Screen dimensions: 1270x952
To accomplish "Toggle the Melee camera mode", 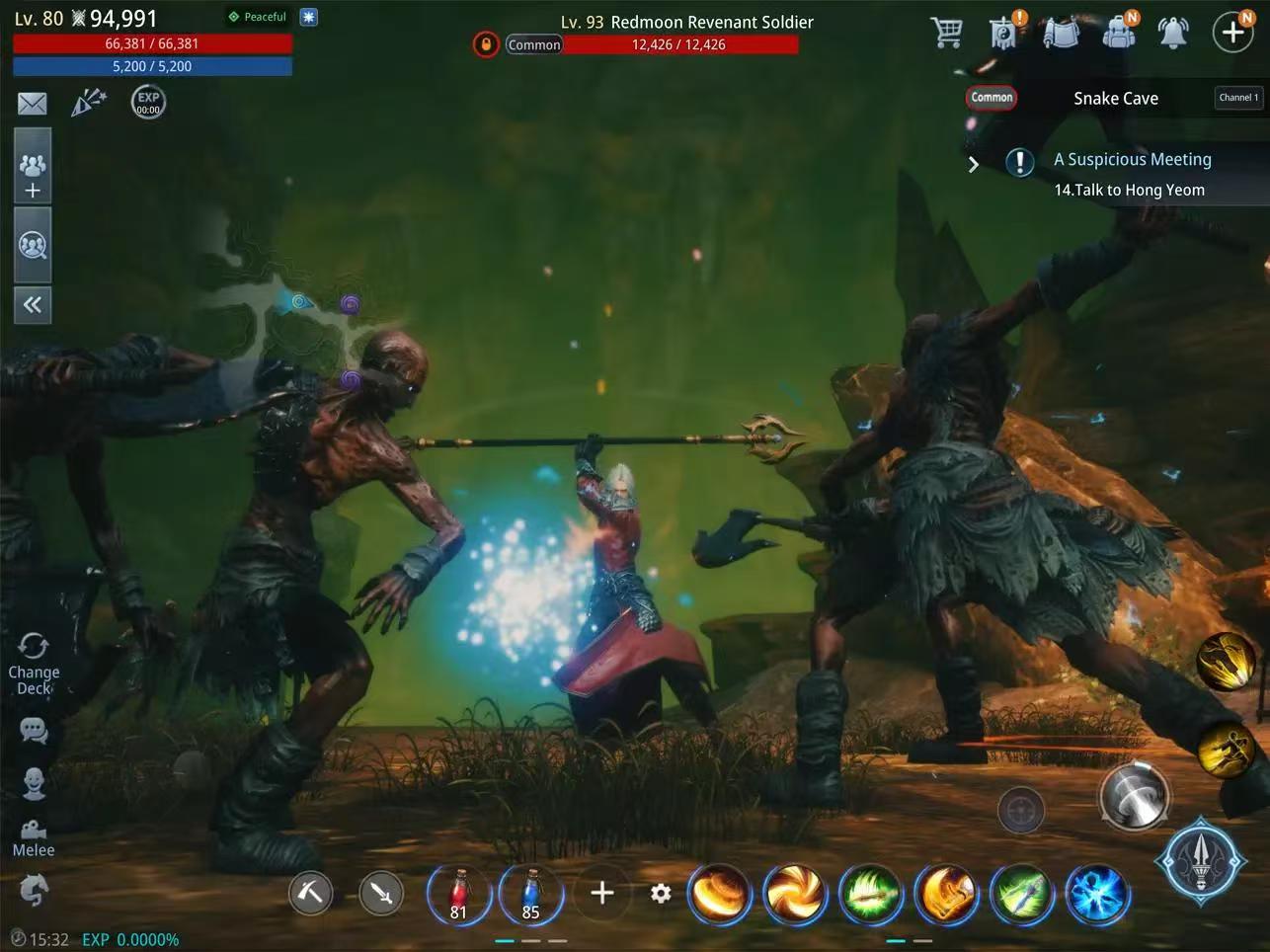I will click(34, 837).
